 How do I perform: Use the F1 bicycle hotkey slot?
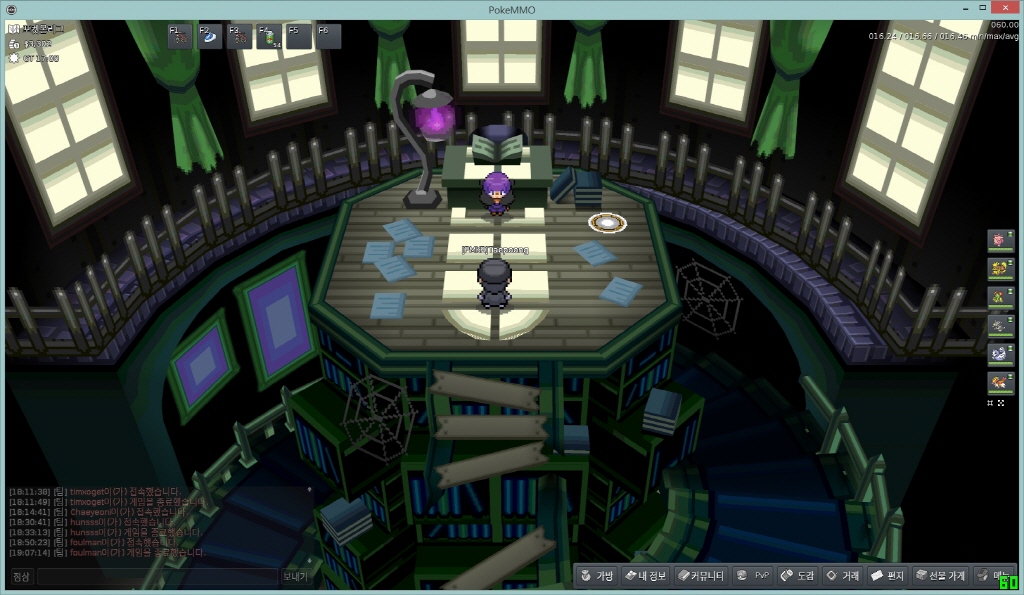click(181, 37)
